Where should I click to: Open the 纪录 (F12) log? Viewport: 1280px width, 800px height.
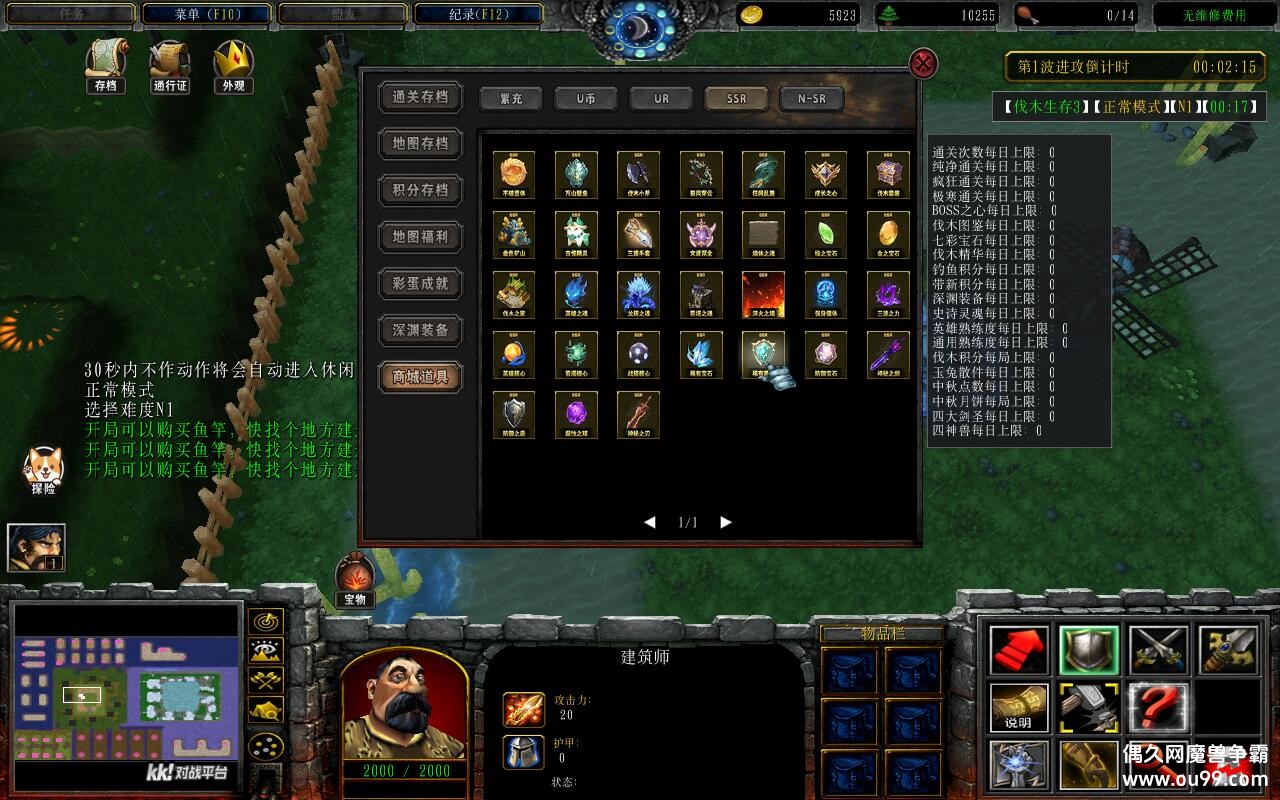pos(478,14)
